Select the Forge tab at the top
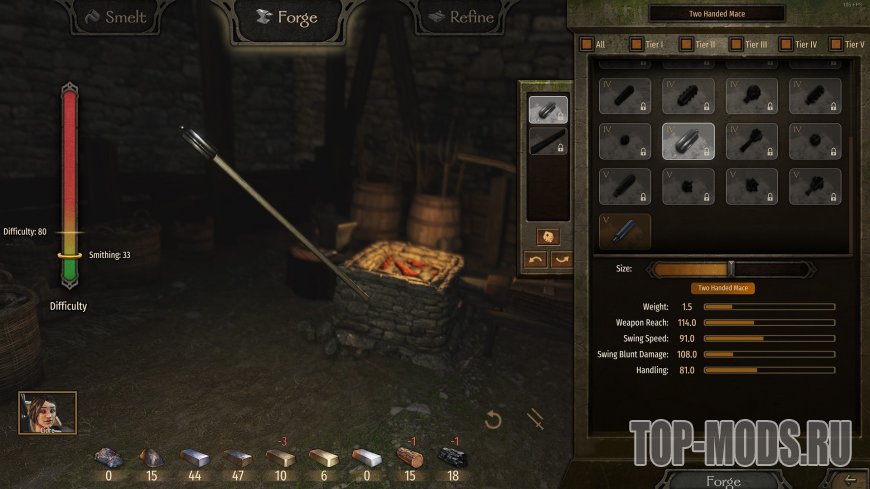Image resolution: width=870 pixels, height=489 pixels. (x=289, y=18)
